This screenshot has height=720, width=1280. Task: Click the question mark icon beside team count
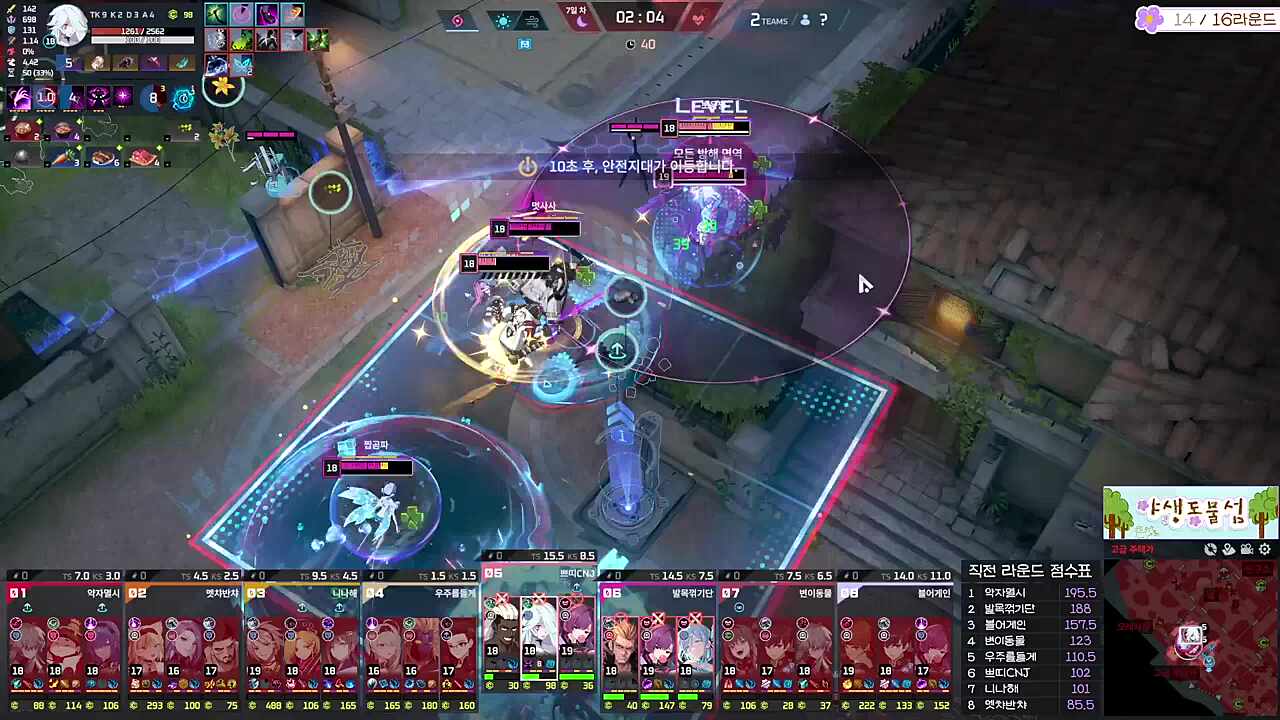[823, 20]
